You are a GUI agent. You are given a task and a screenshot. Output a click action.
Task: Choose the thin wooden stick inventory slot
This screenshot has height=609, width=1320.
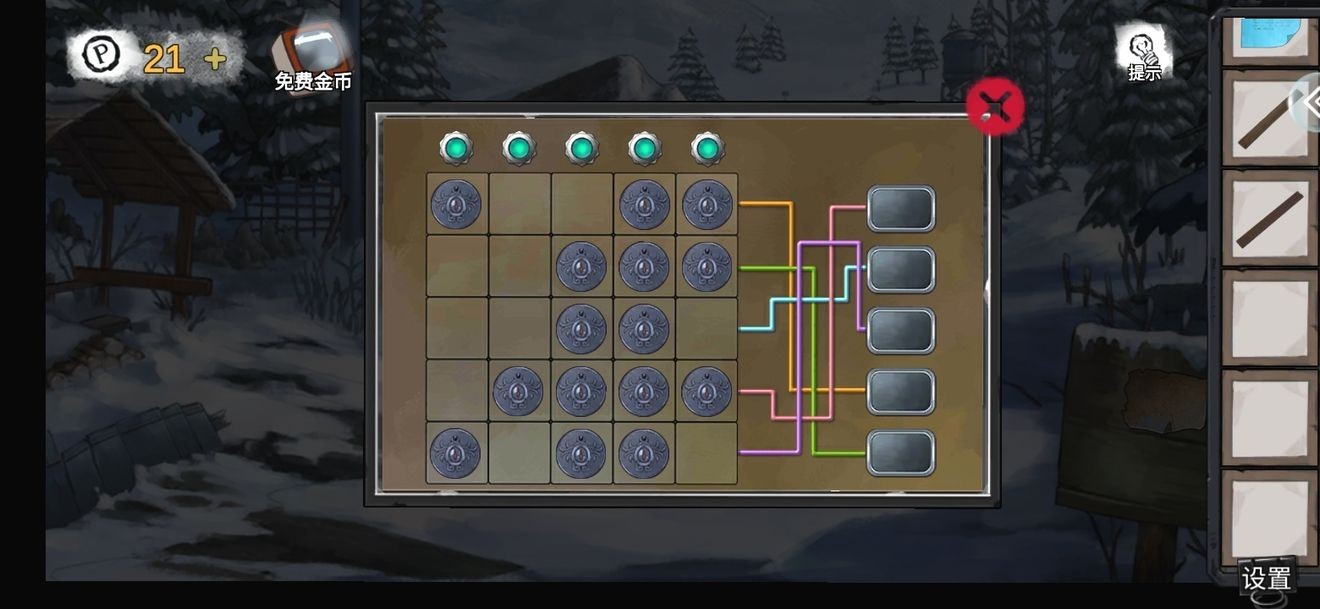click(1269, 119)
